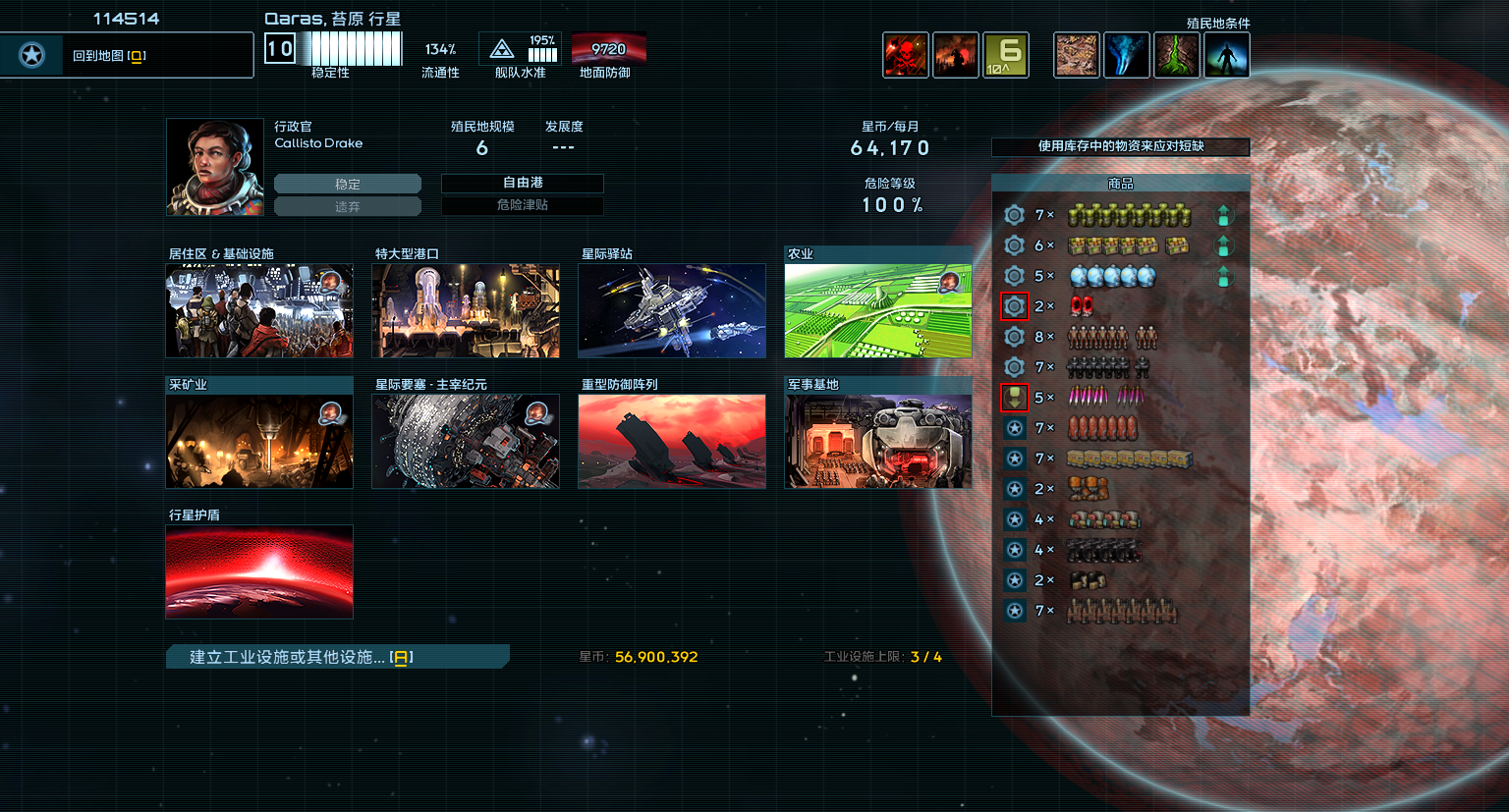The height and width of the screenshot is (812, 1509).
Task: Select the 星际要塞 star fortress structure
Action: (466, 441)
